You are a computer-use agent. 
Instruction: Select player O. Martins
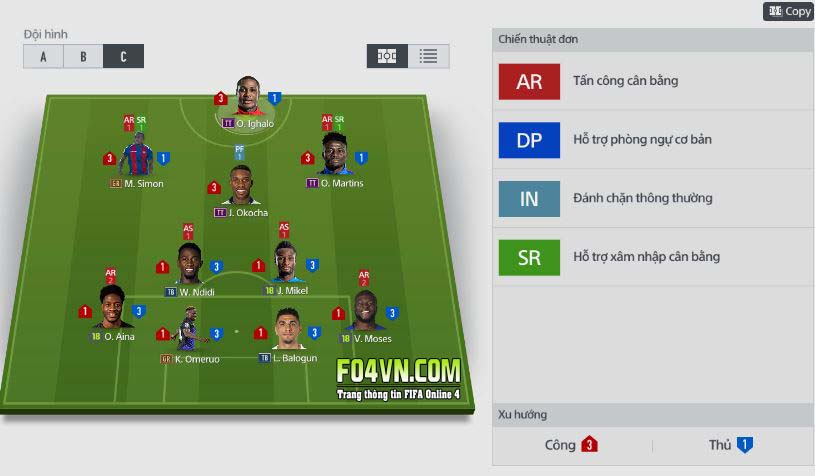[x=335, y=158]
